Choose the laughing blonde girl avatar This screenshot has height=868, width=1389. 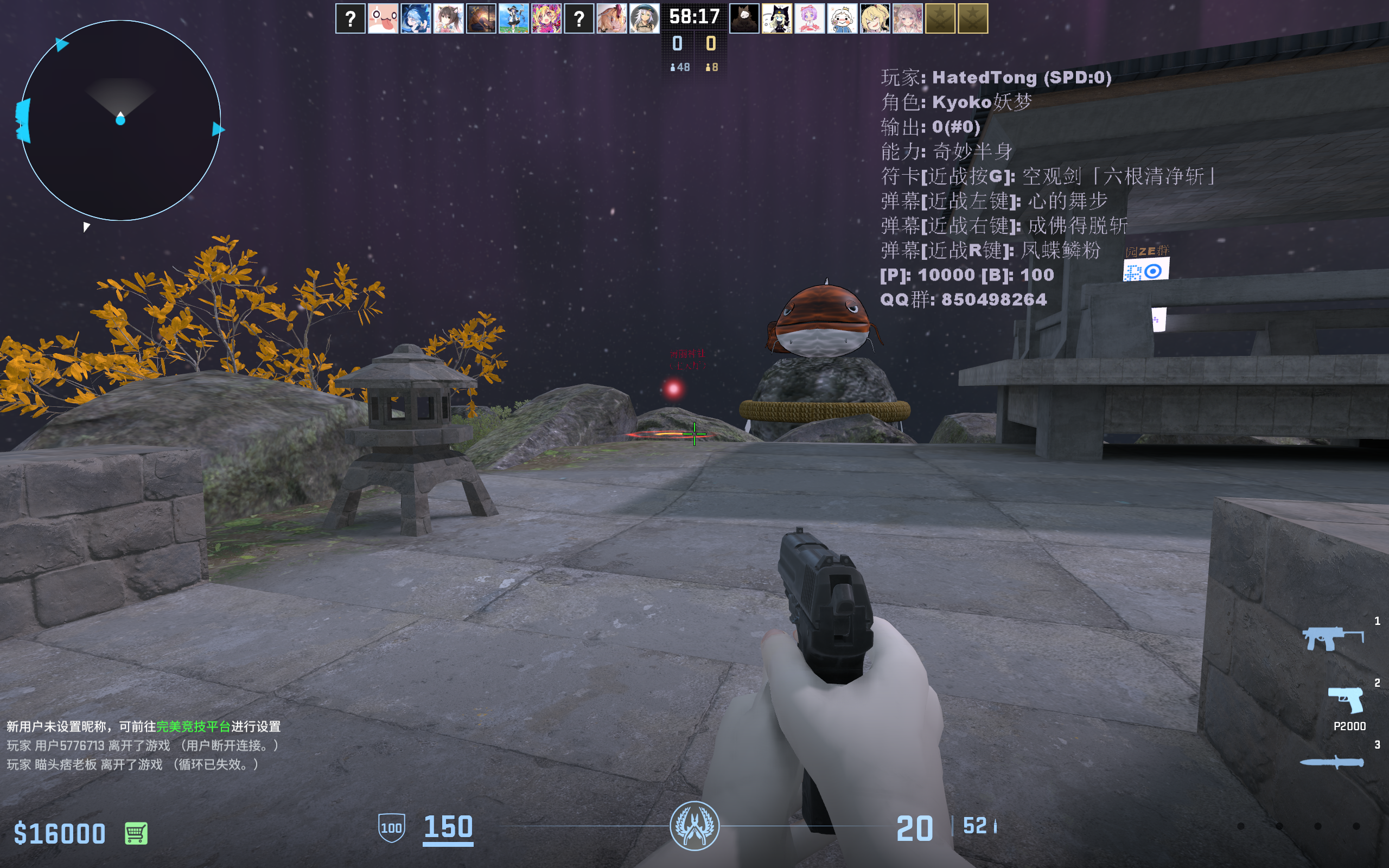click(x=875, y=19)
